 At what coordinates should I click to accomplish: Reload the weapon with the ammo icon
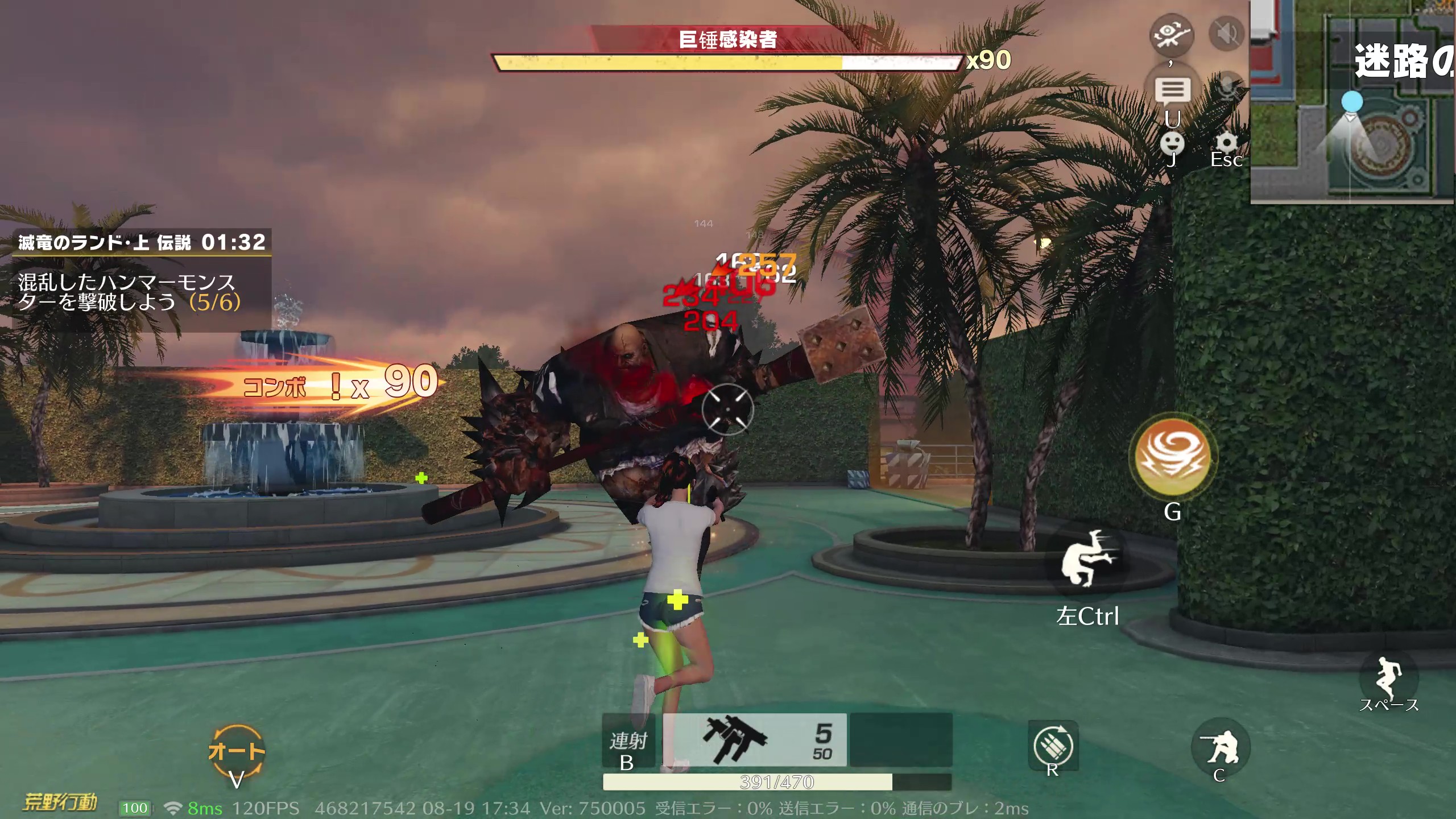[x=1053, y=746]
